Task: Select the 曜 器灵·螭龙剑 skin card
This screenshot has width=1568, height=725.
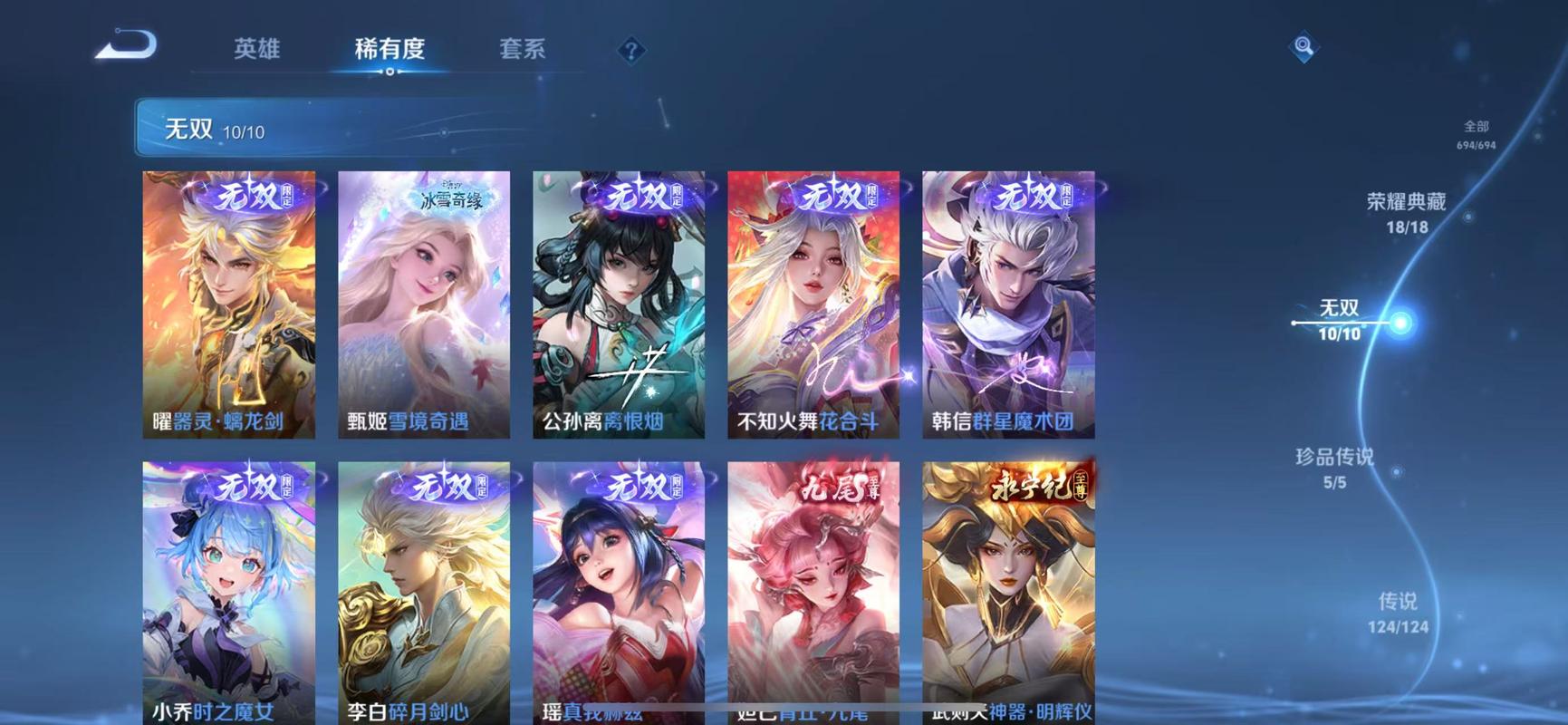Action: [229, 304]
